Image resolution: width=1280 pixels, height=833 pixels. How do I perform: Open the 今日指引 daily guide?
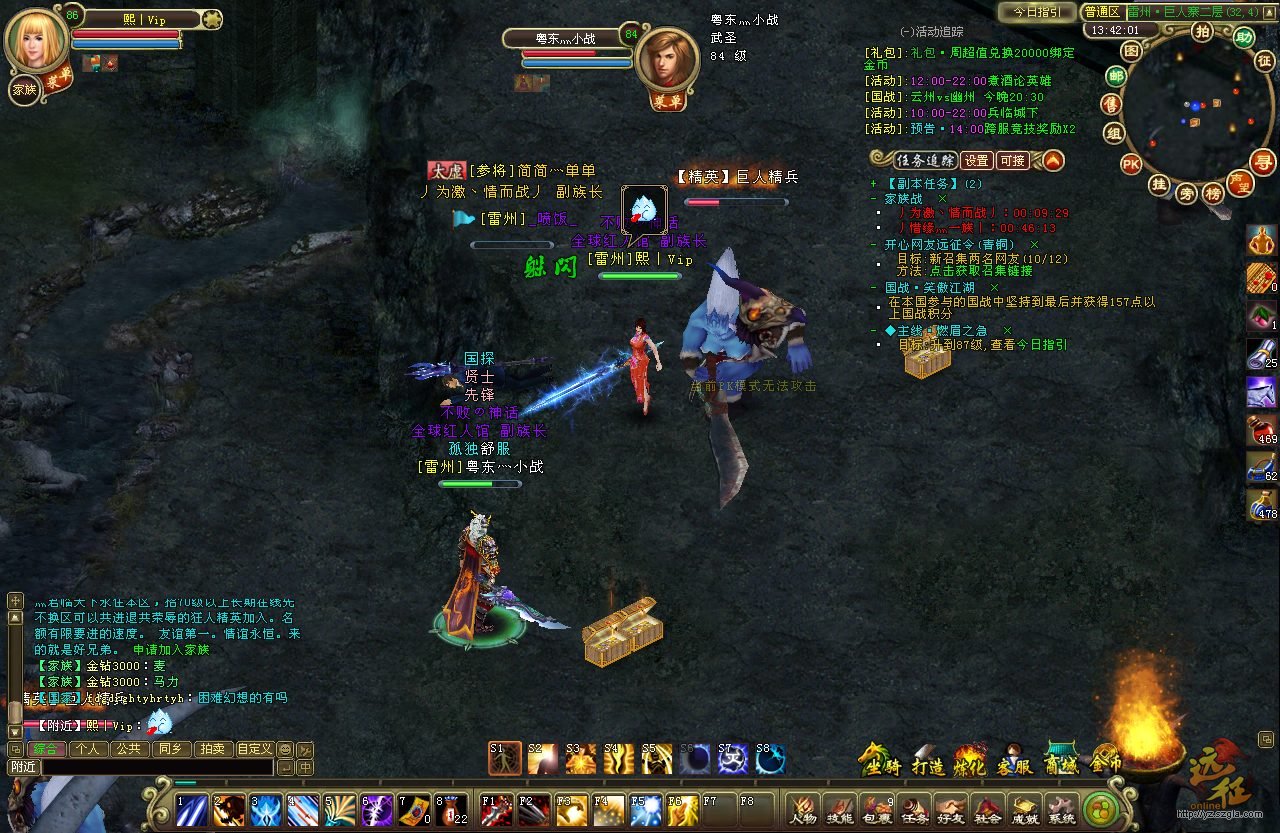pyautogui.click(x=1037, y=12)
